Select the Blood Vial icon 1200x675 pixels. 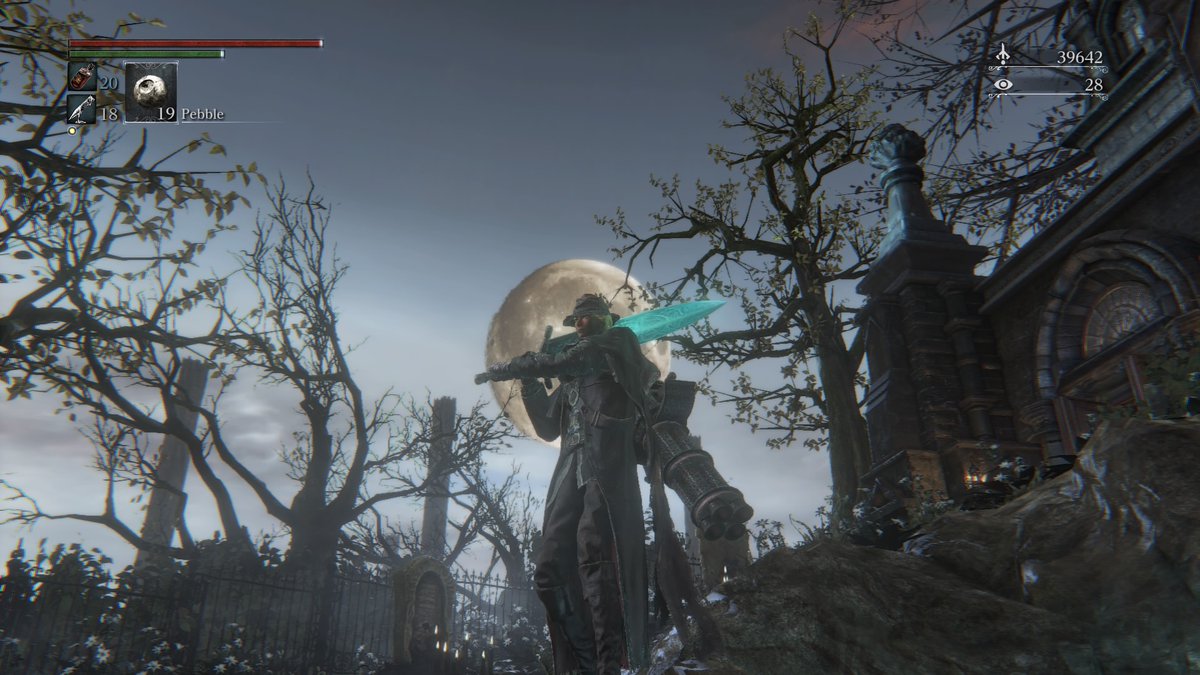[82, 77]
